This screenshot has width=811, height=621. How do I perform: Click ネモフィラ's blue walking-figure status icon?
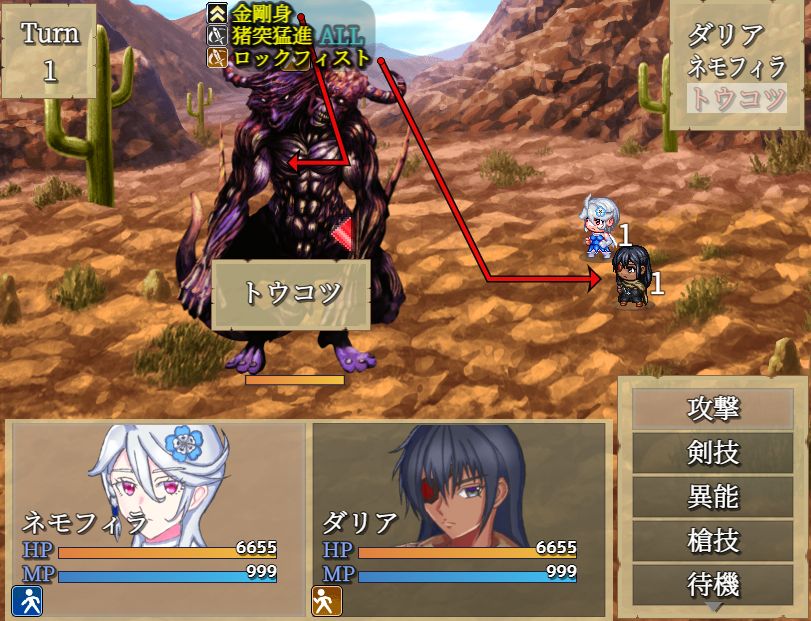[27, 600]
